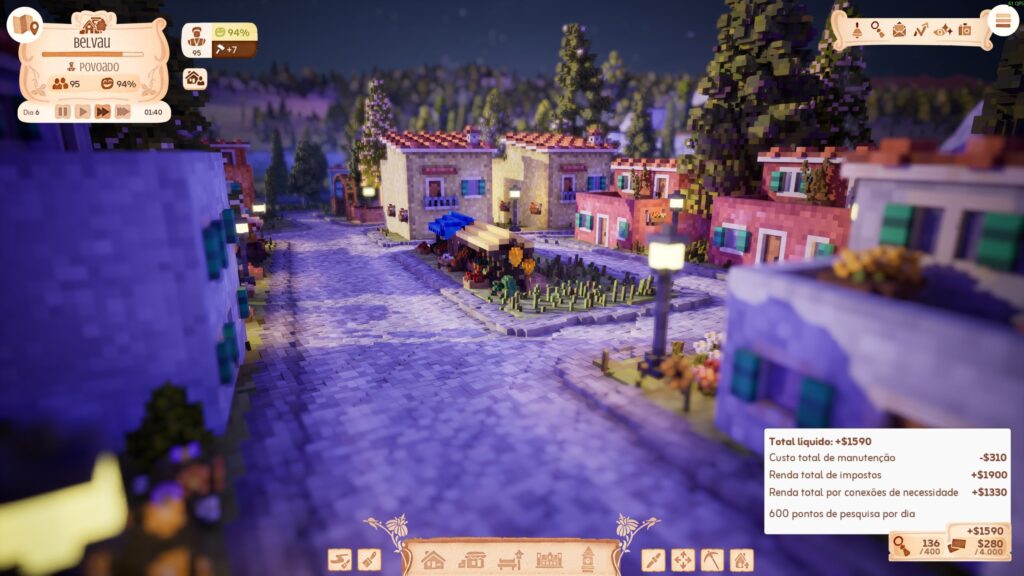
Task: Click the house with resident icon
Action: coord(195,78)
